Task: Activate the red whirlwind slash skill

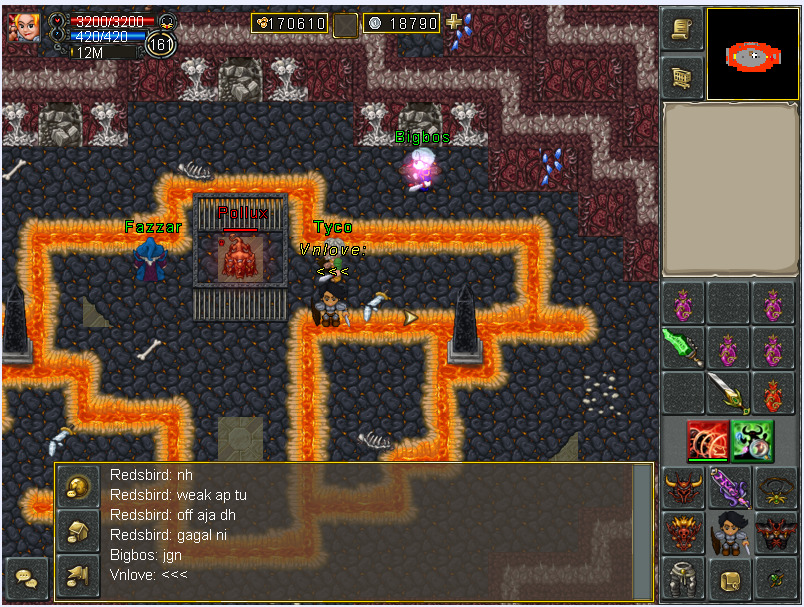Action: (x=708, y=441)
